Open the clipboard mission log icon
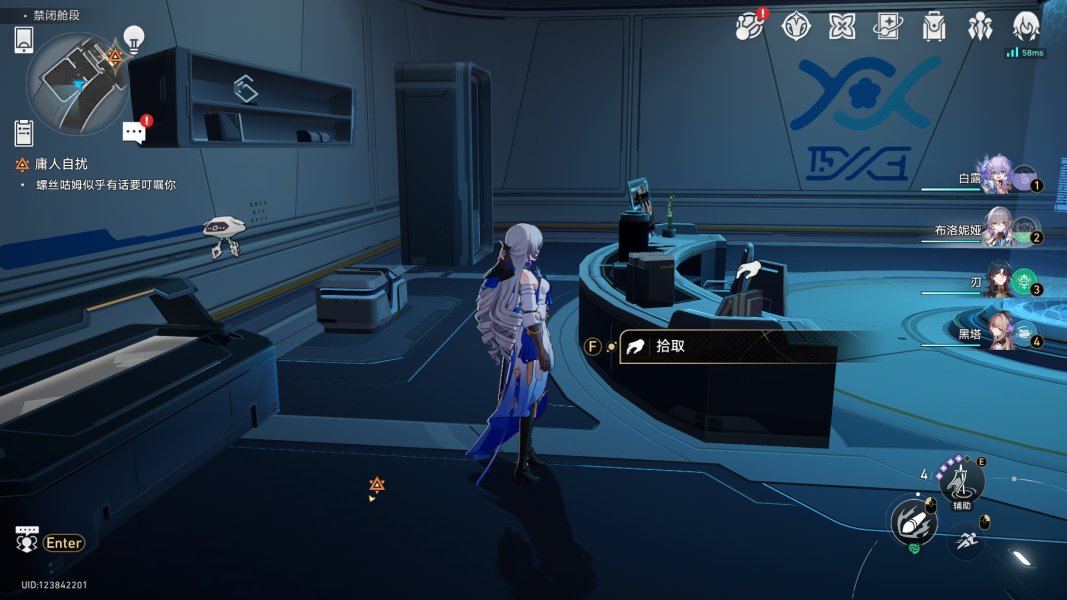Screen dimensions: 1067x600 (25, 132)
